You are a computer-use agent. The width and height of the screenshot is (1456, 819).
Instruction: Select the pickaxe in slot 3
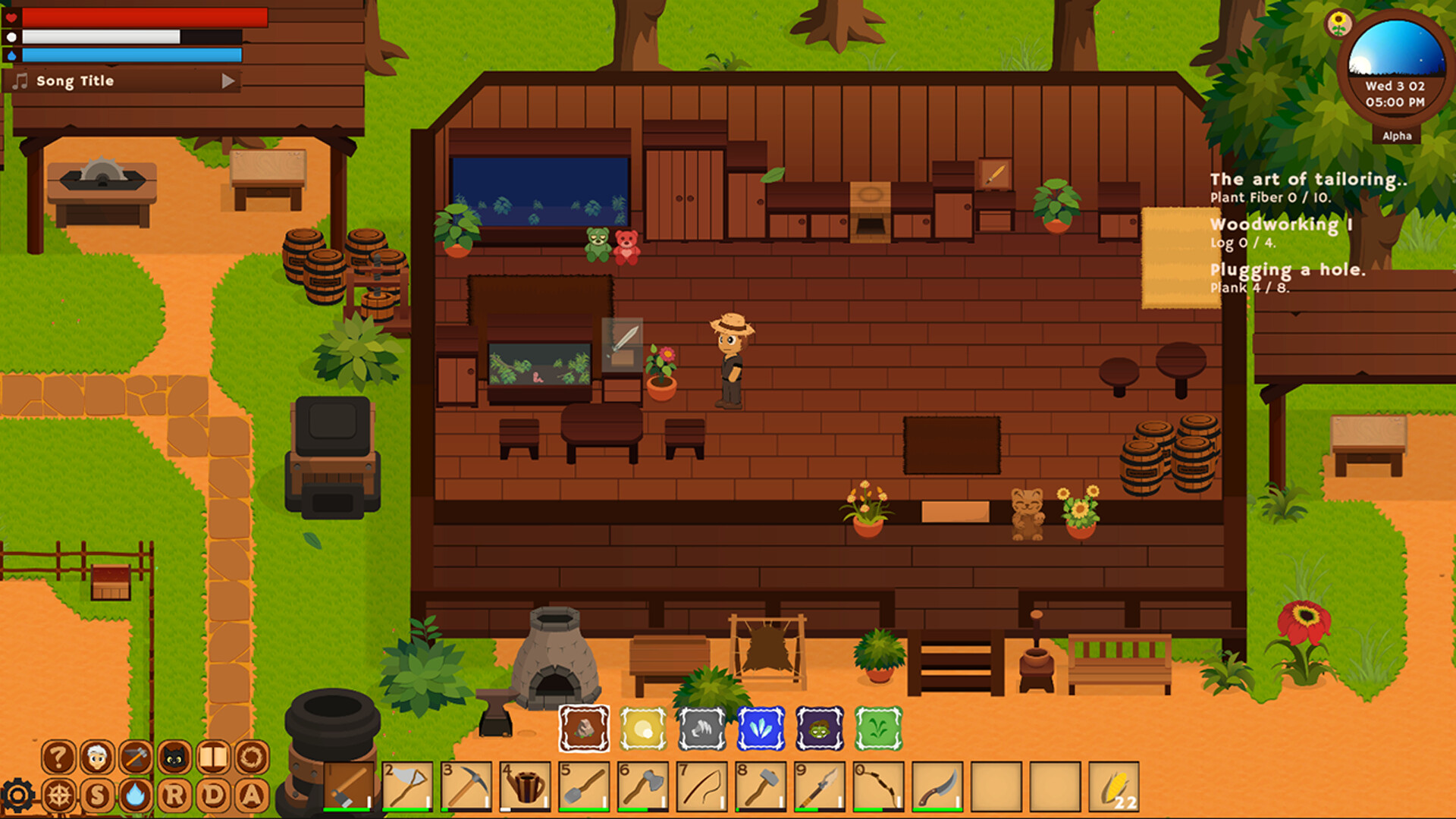tap(466, 786)
